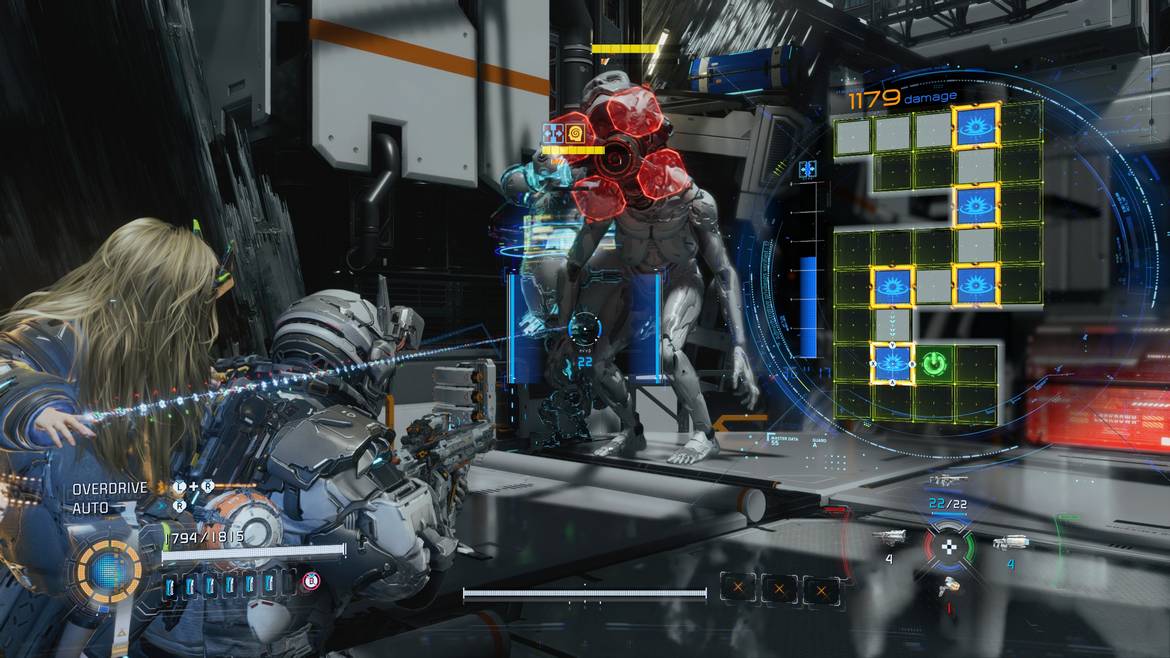Click the weapon wheel's center d-pad icon
The image size is (1170, 658).
click(947, 546)
